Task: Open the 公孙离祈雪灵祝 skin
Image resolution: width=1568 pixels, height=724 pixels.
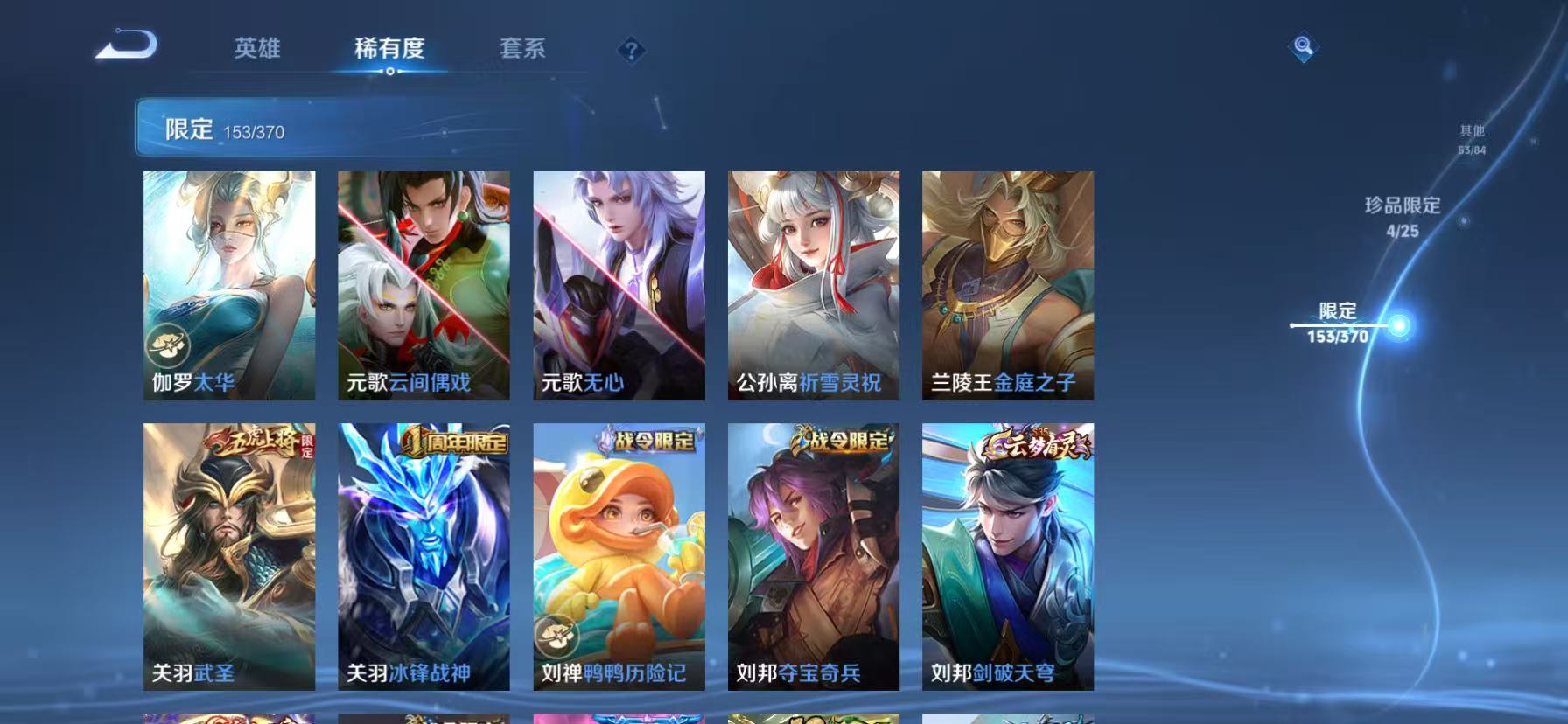Action: (814, 282)
